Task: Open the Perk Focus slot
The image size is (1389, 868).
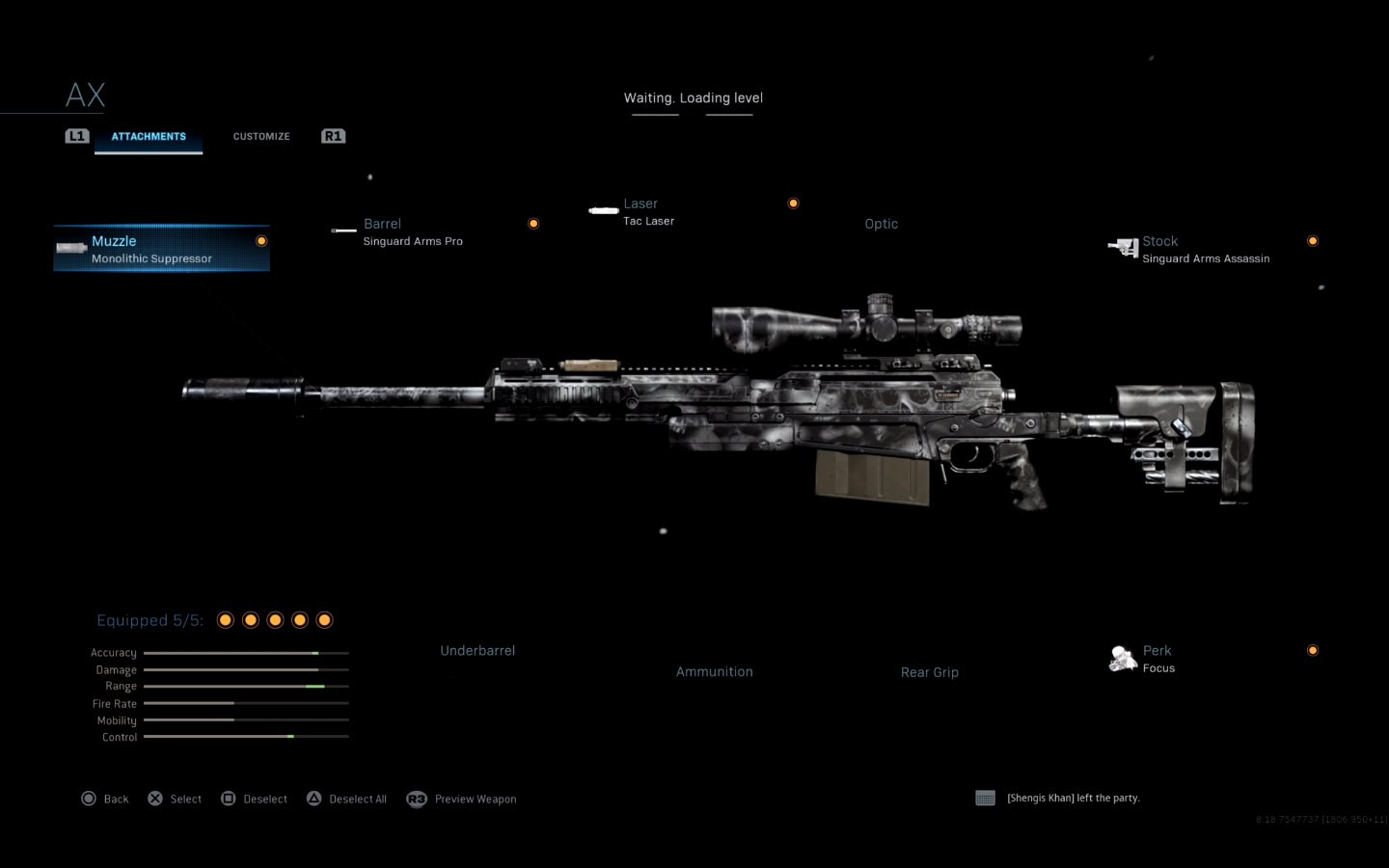Action: [x=1157, y=659]
